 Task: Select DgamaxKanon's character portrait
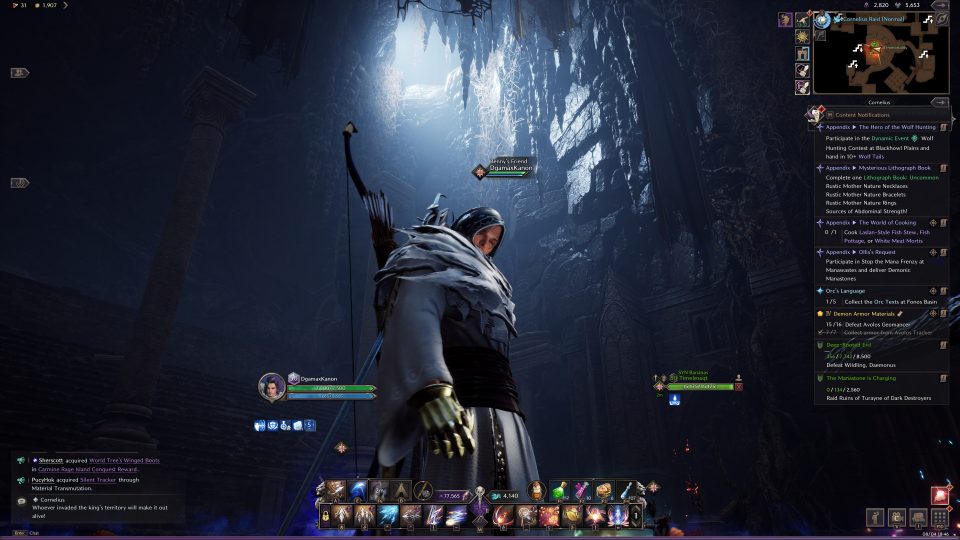click(272, 386)
